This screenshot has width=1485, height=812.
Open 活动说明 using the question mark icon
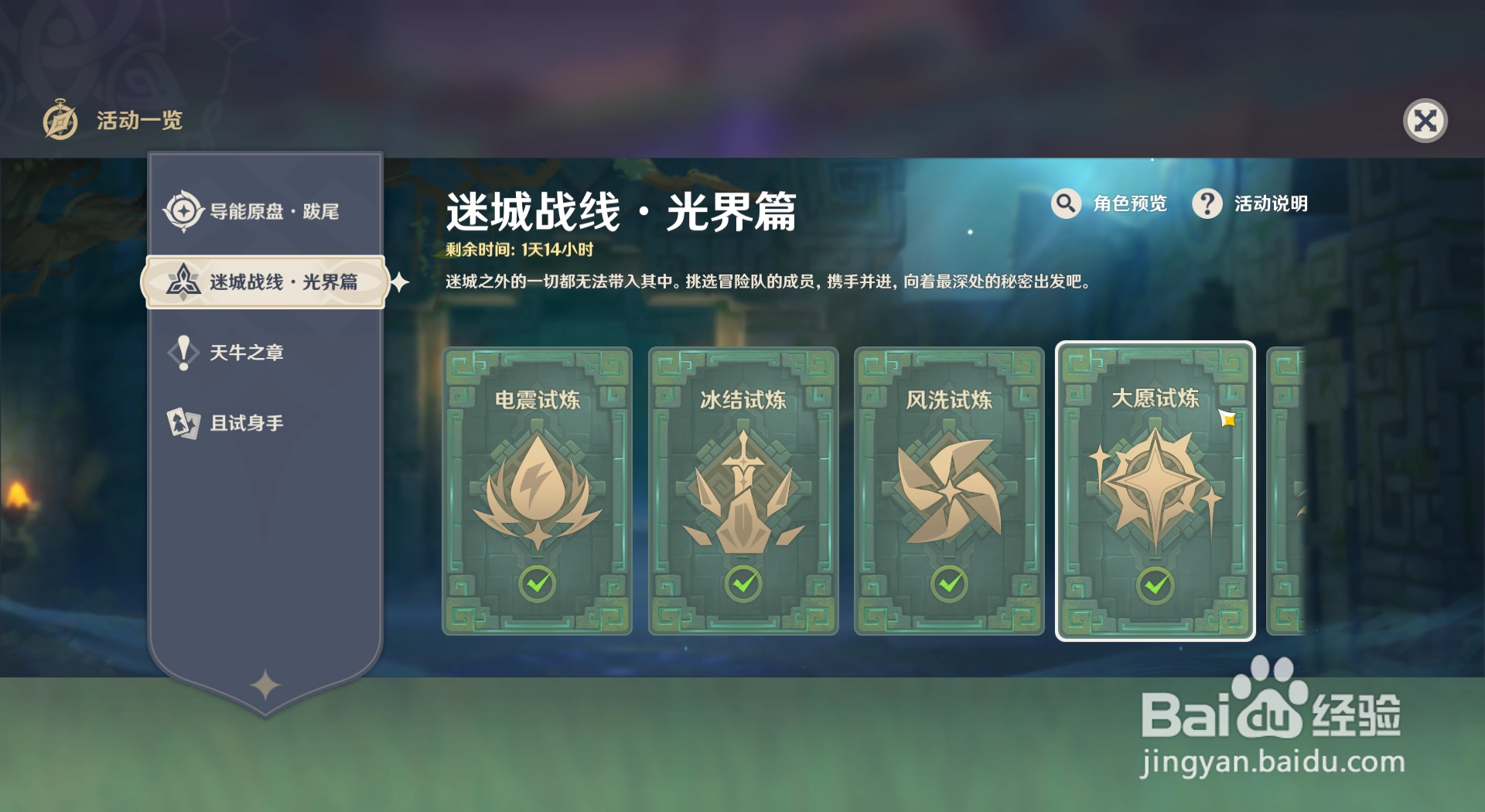click(x=1207, y=204)
